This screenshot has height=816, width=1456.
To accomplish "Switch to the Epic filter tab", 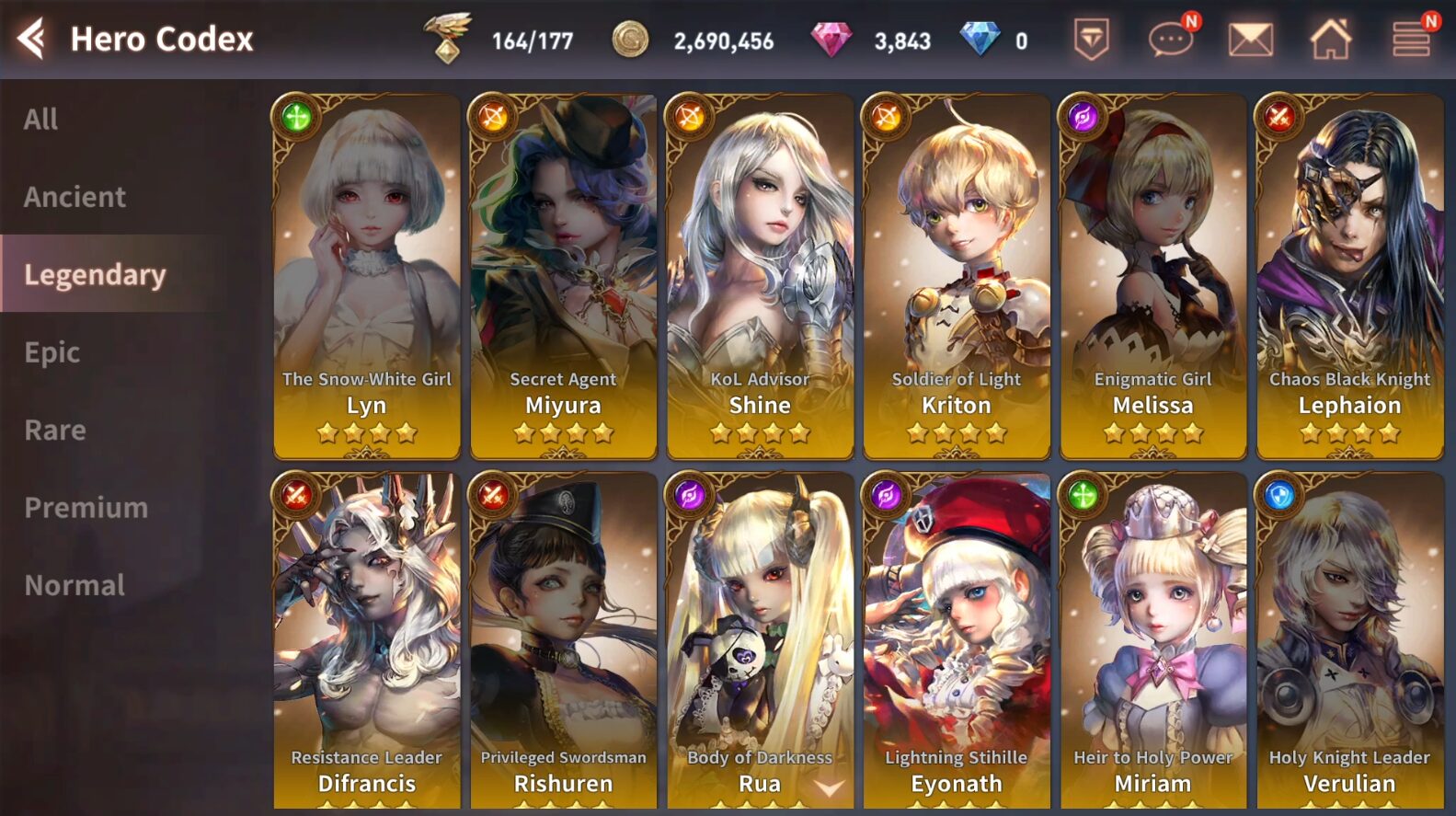I will (52, 351).
